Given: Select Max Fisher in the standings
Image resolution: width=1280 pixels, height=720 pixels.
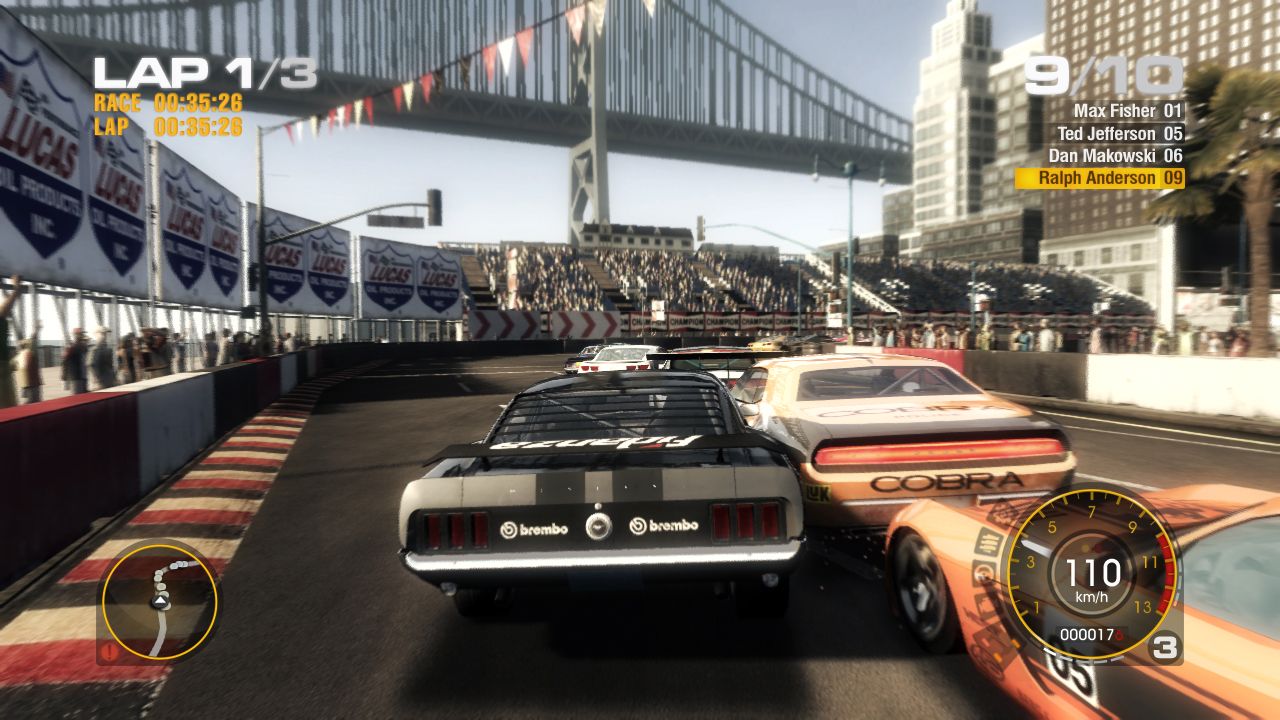Looking at the screenshot, I should pyautogui.click(x=1115, y=112).
